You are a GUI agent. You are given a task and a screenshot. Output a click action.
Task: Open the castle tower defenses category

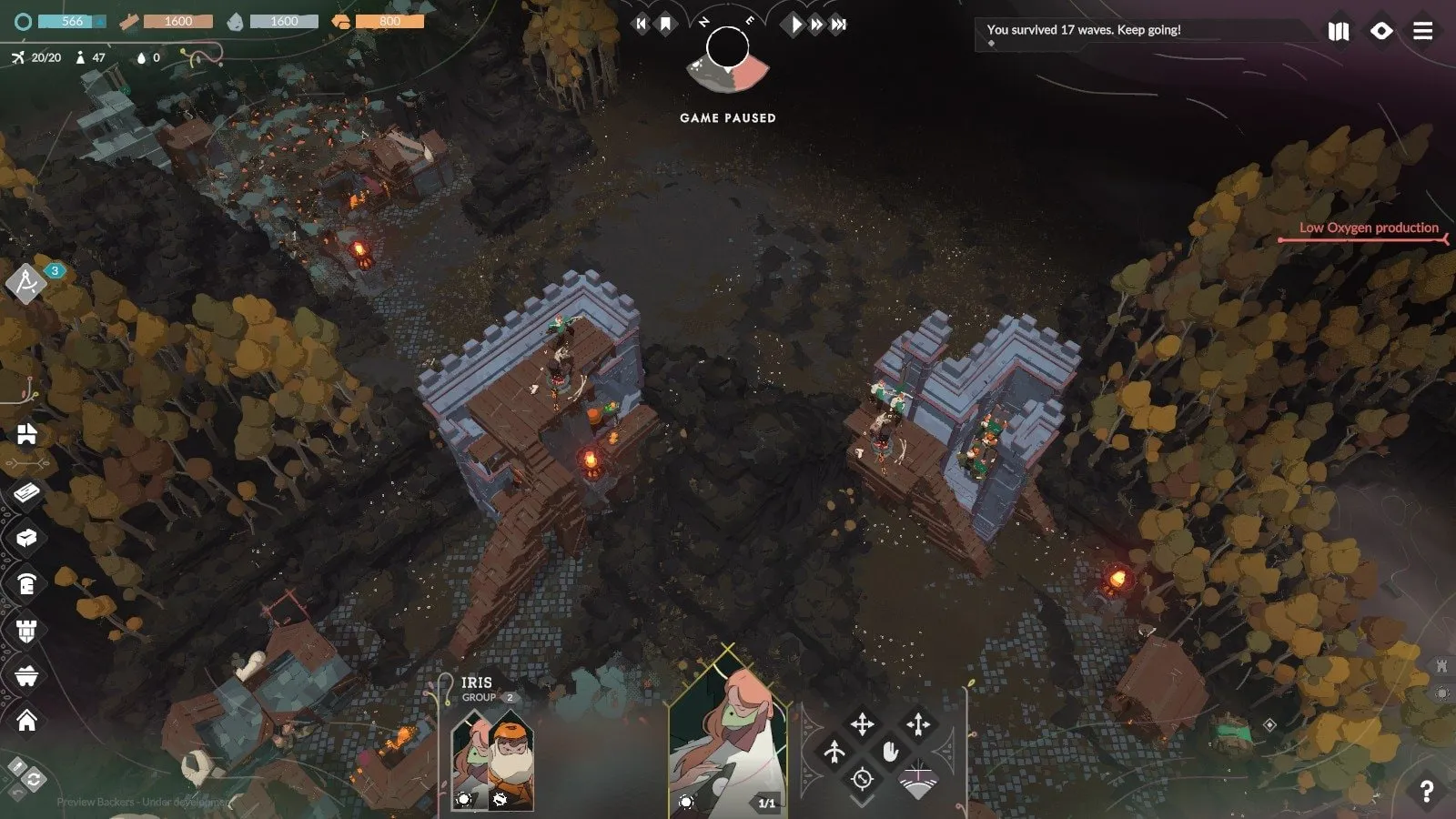click(26, 630)
